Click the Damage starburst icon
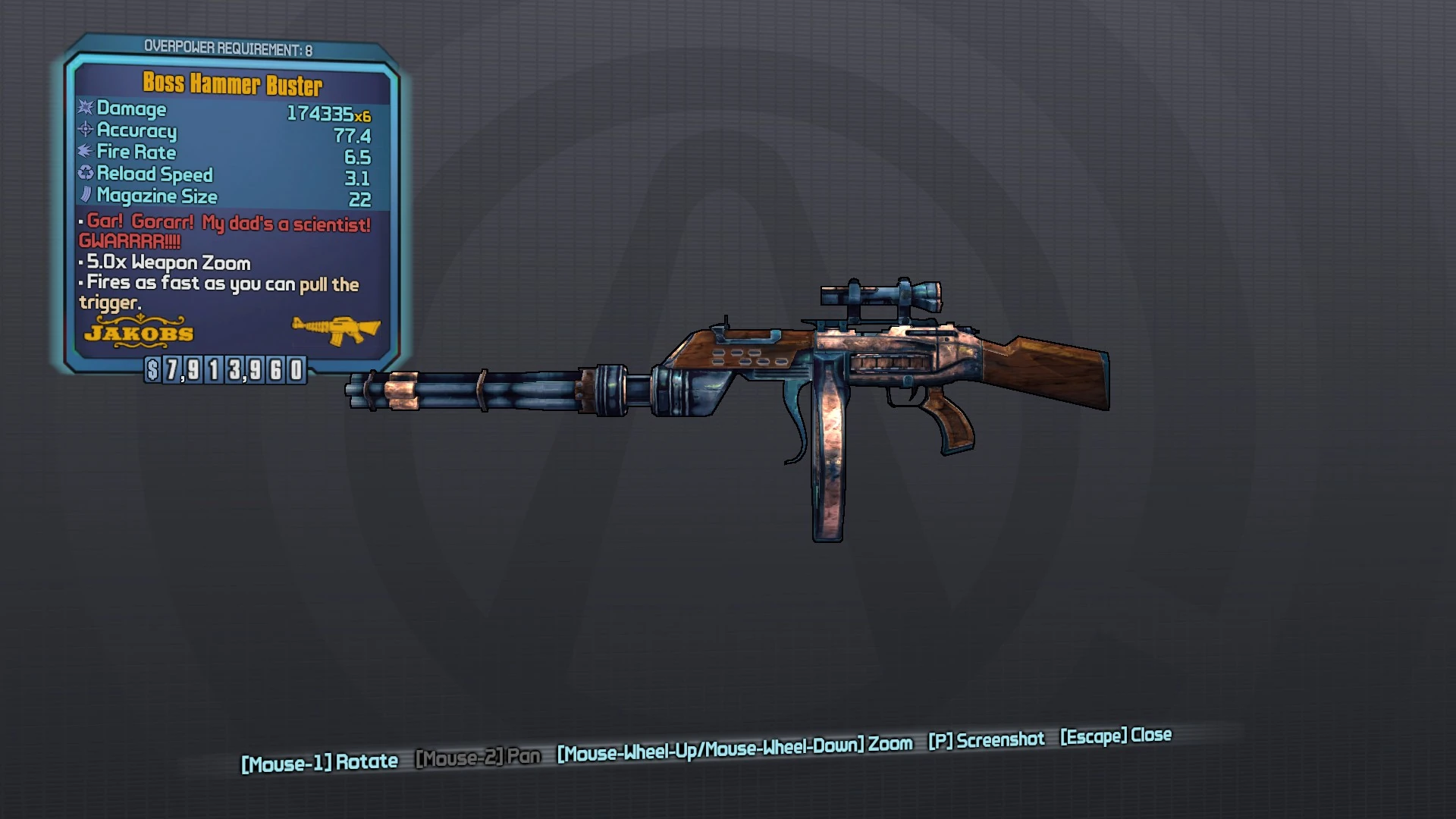Image resolution: width=1456 pixels, height=819 pixels. pos(83,109)
